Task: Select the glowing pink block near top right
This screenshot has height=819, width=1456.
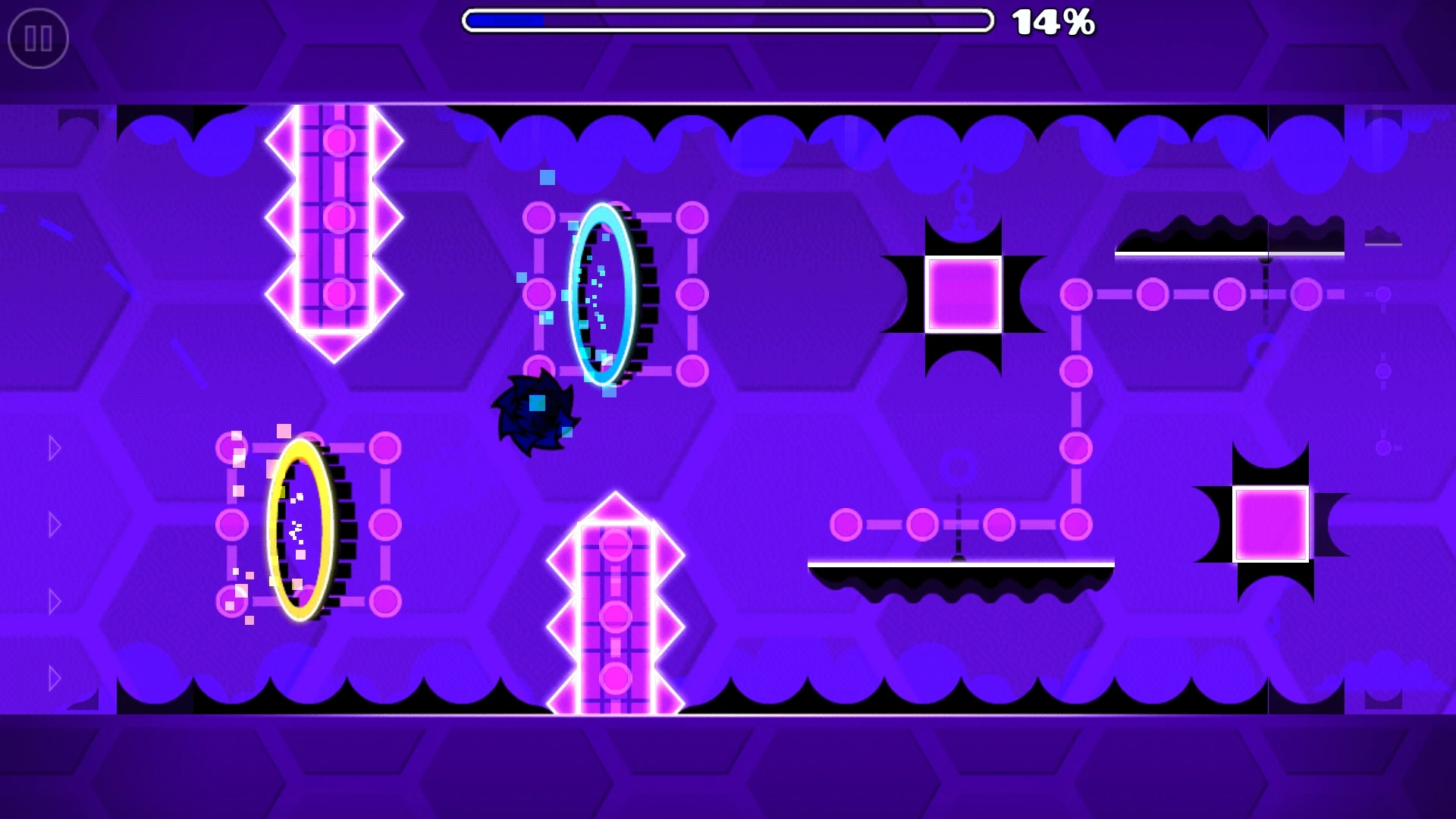Action: pos(962,296)
